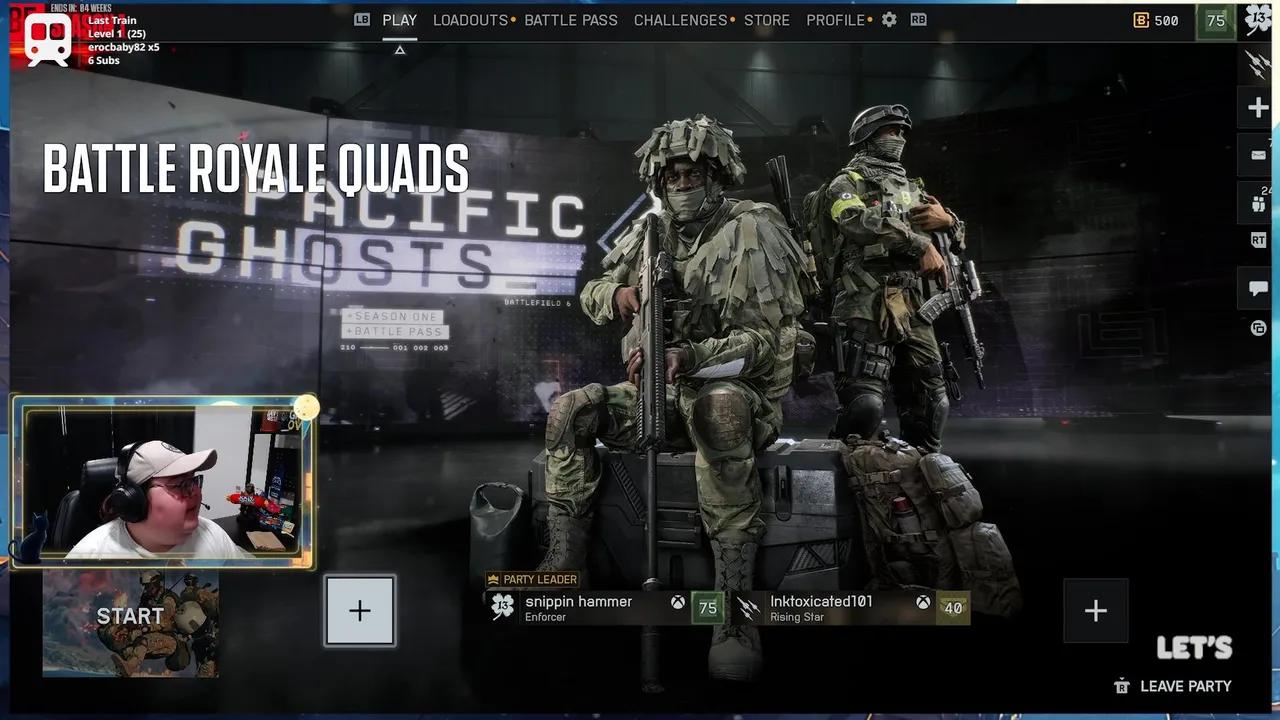Open the chat bubble icon on the right edge
The height and width of the screenshot is (720, 1280).
(x=1256, y=288)
